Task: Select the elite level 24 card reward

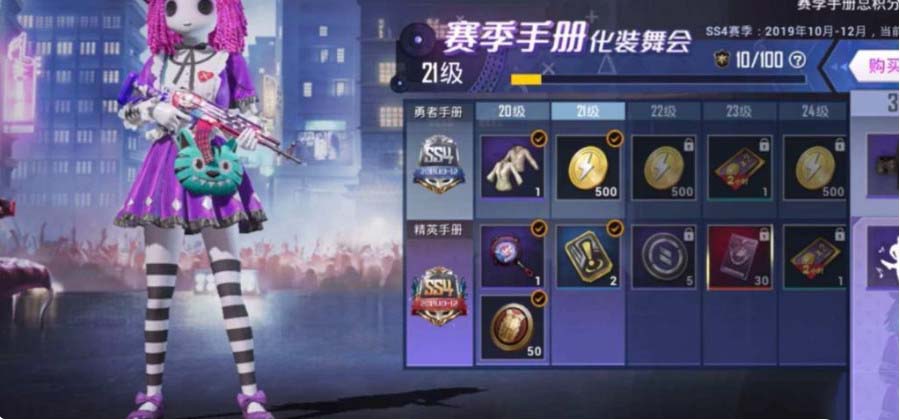Action: tap(814, 255)
